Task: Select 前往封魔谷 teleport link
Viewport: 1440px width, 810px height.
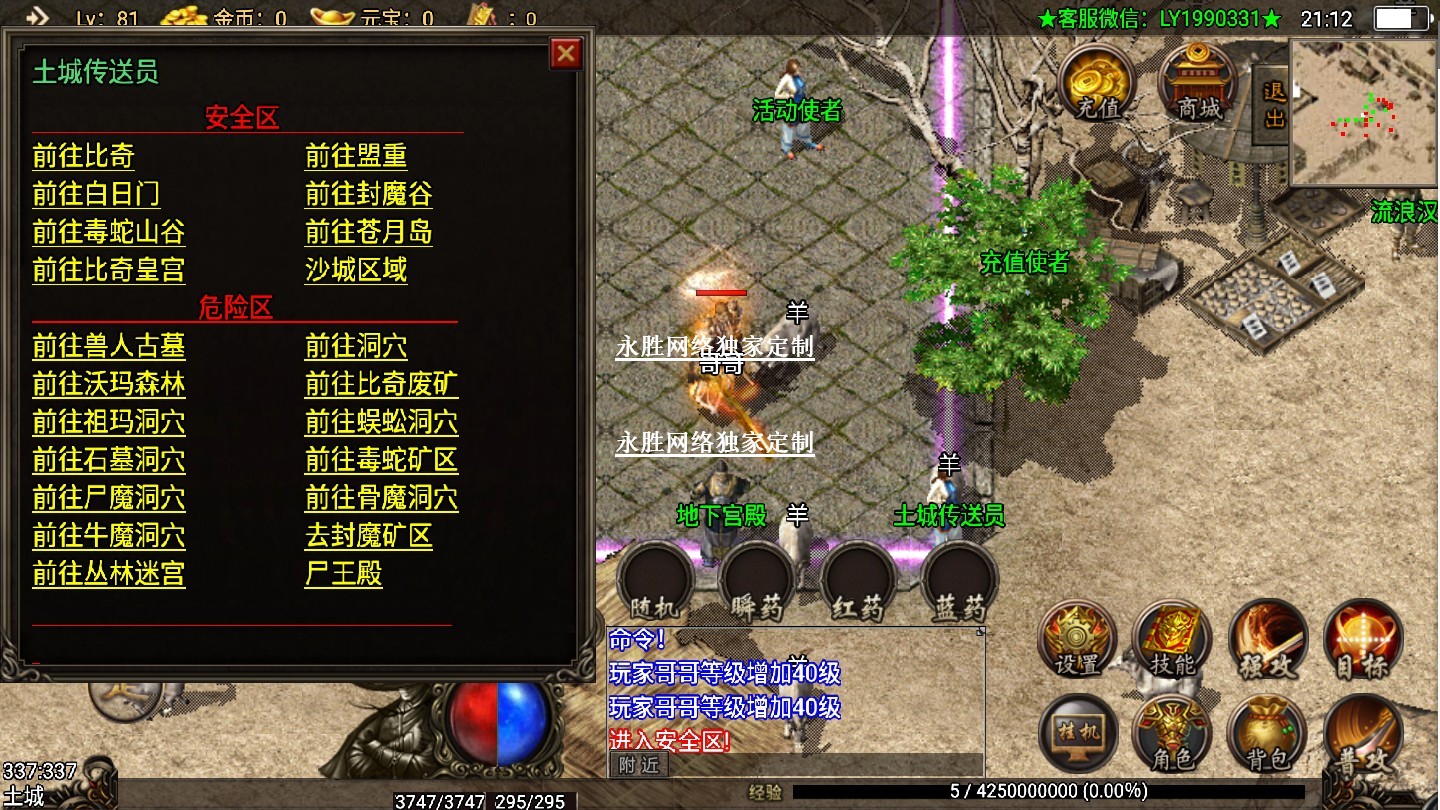Action: 368,194
